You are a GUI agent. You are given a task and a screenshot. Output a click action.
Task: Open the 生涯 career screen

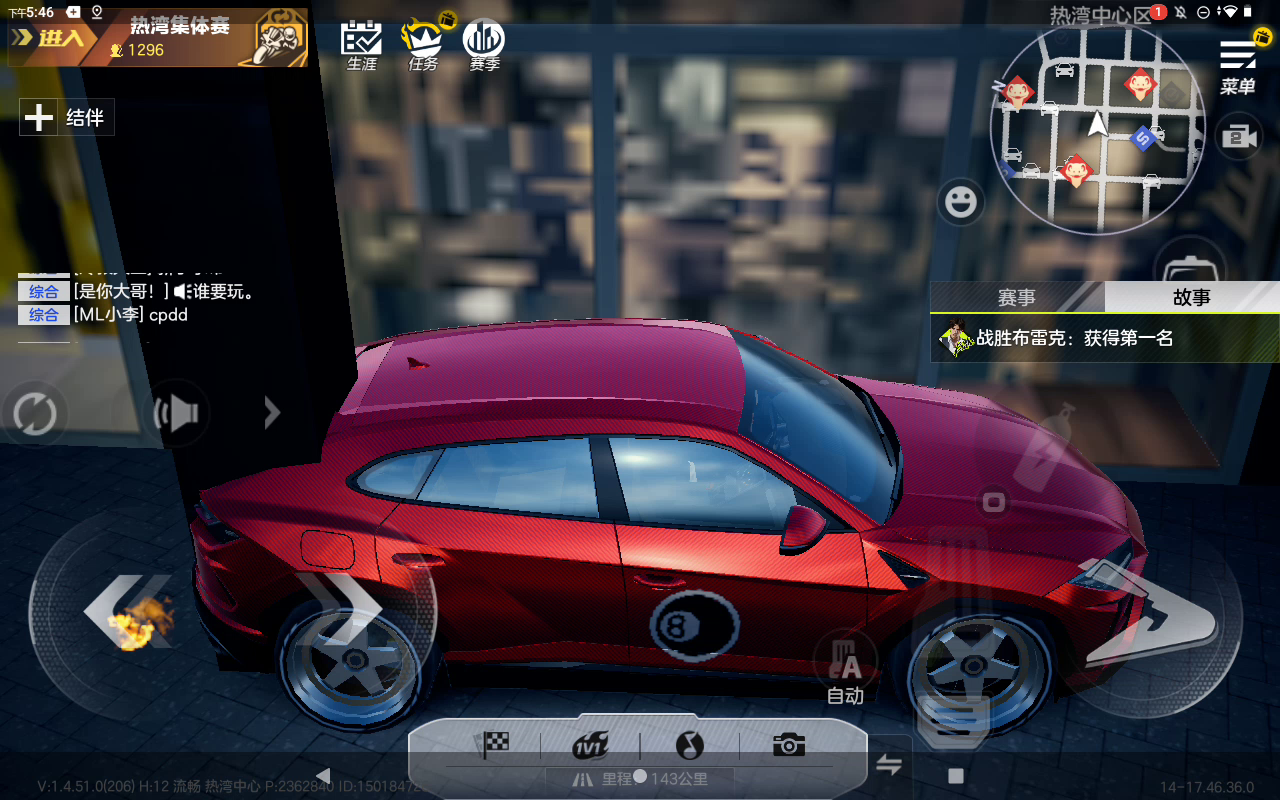(361, 45)
